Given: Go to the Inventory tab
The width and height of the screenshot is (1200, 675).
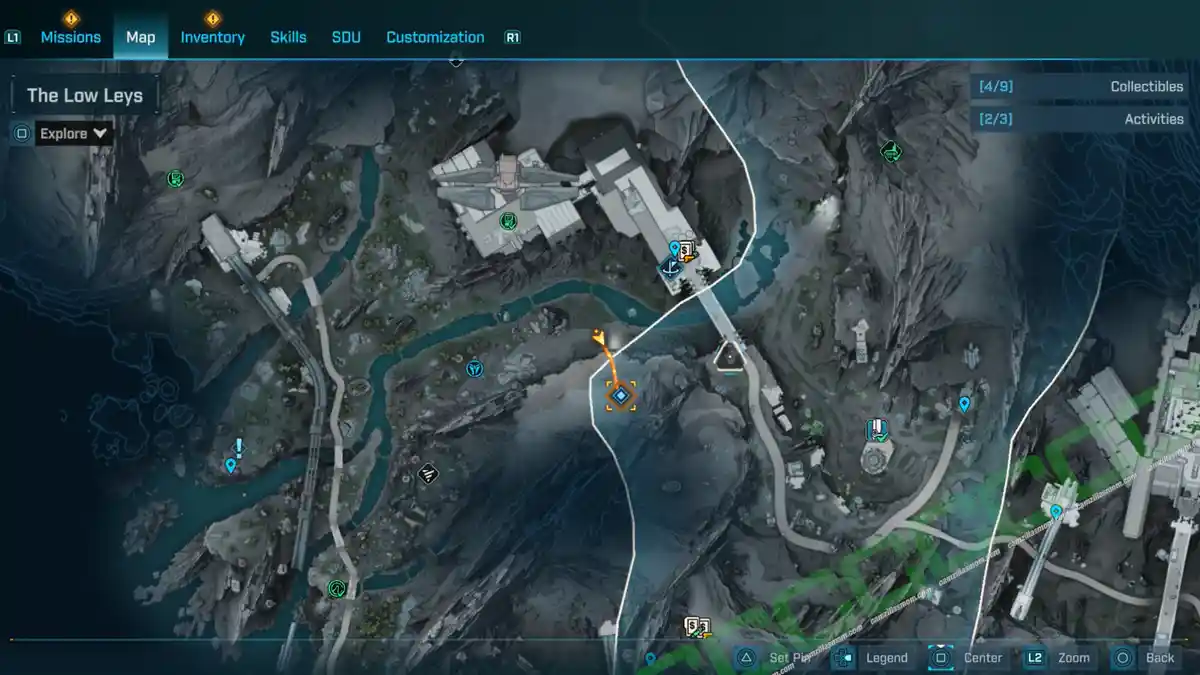Looking at the screenshot, I should click(x=212, y=37).
